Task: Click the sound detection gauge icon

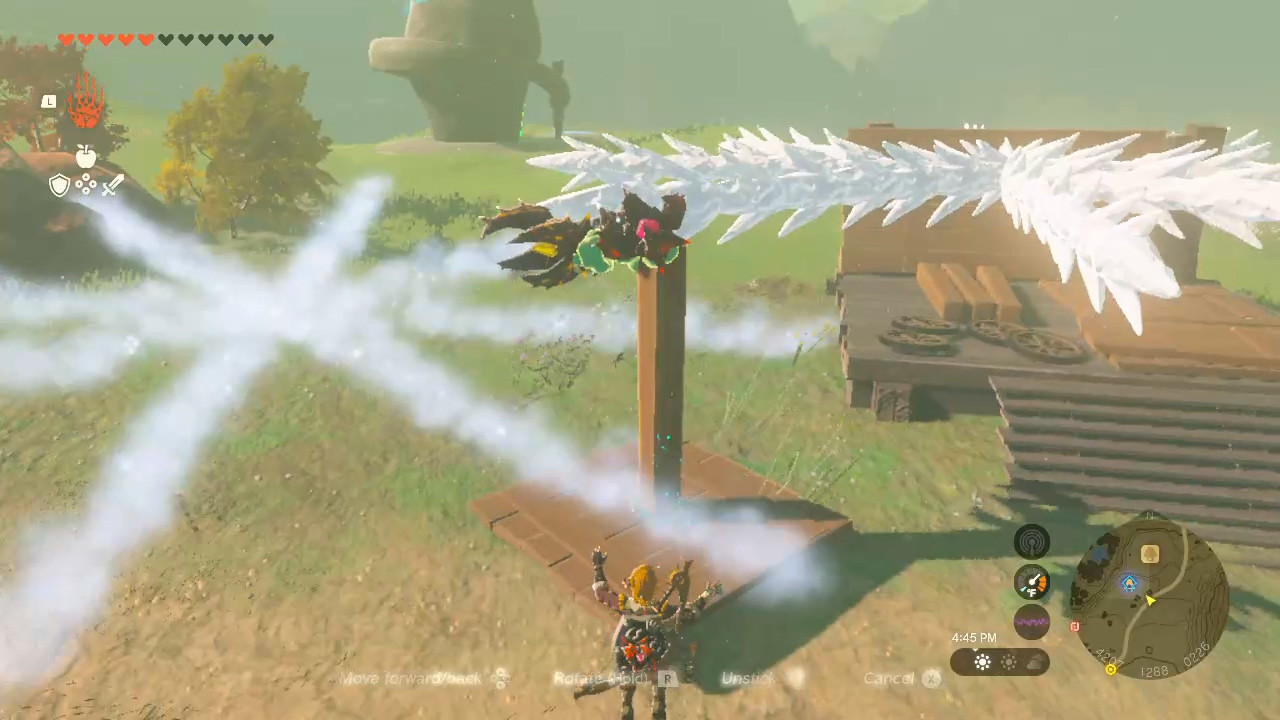Action: [x=1032, y=540]
